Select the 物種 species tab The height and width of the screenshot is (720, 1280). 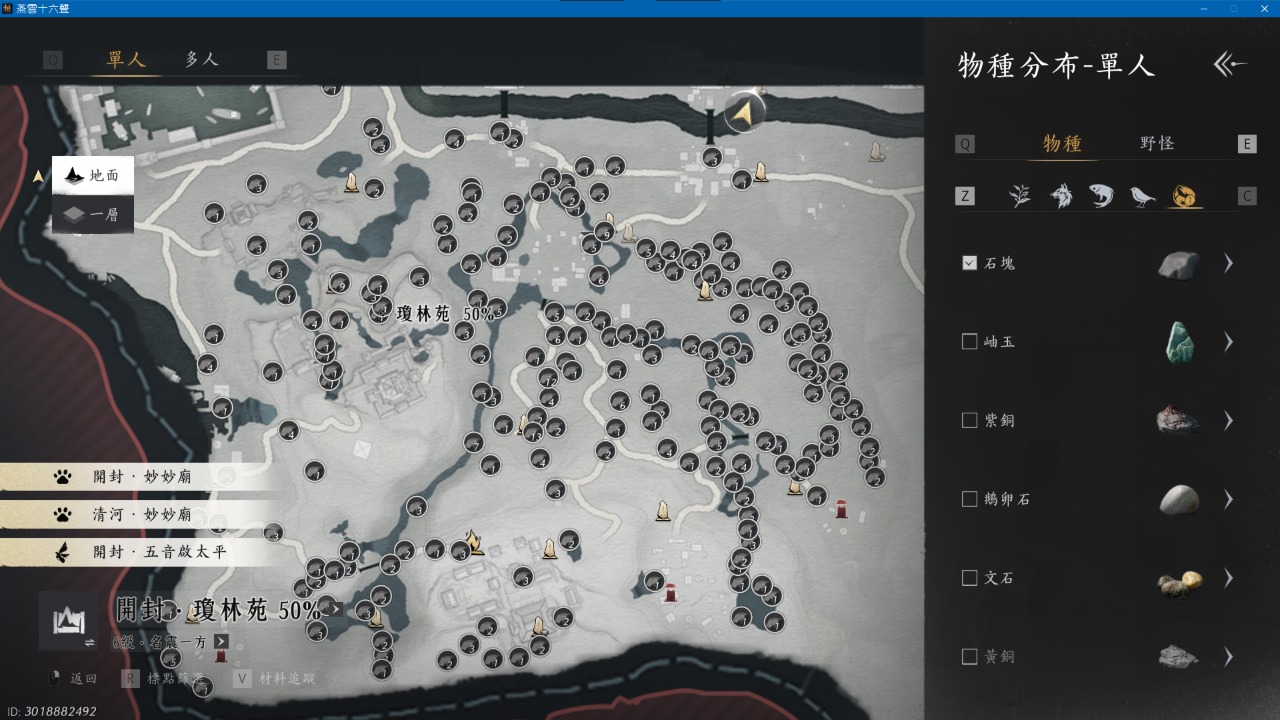1062,143
